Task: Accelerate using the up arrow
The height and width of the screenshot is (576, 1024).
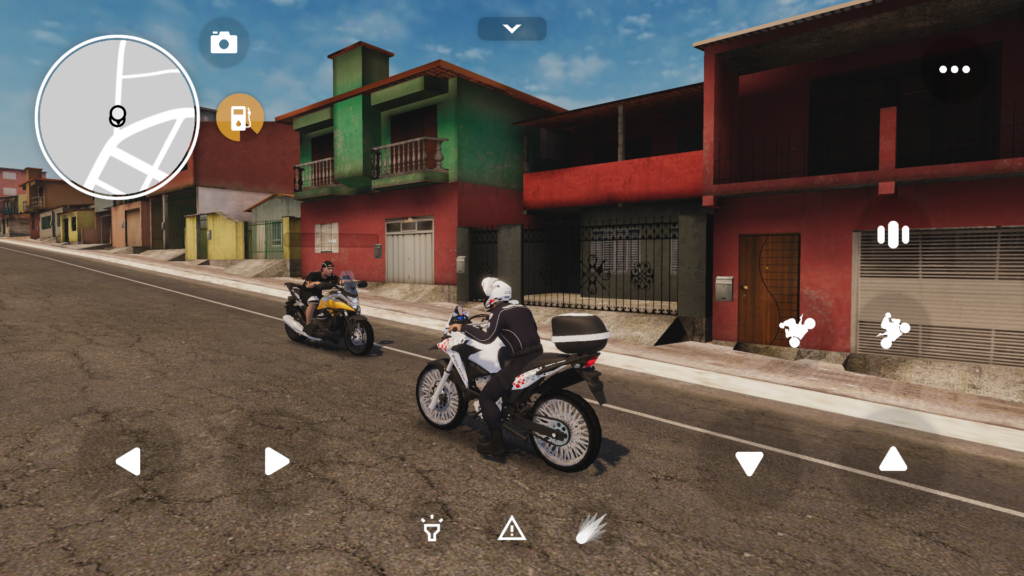Action: tap(893, 459)
